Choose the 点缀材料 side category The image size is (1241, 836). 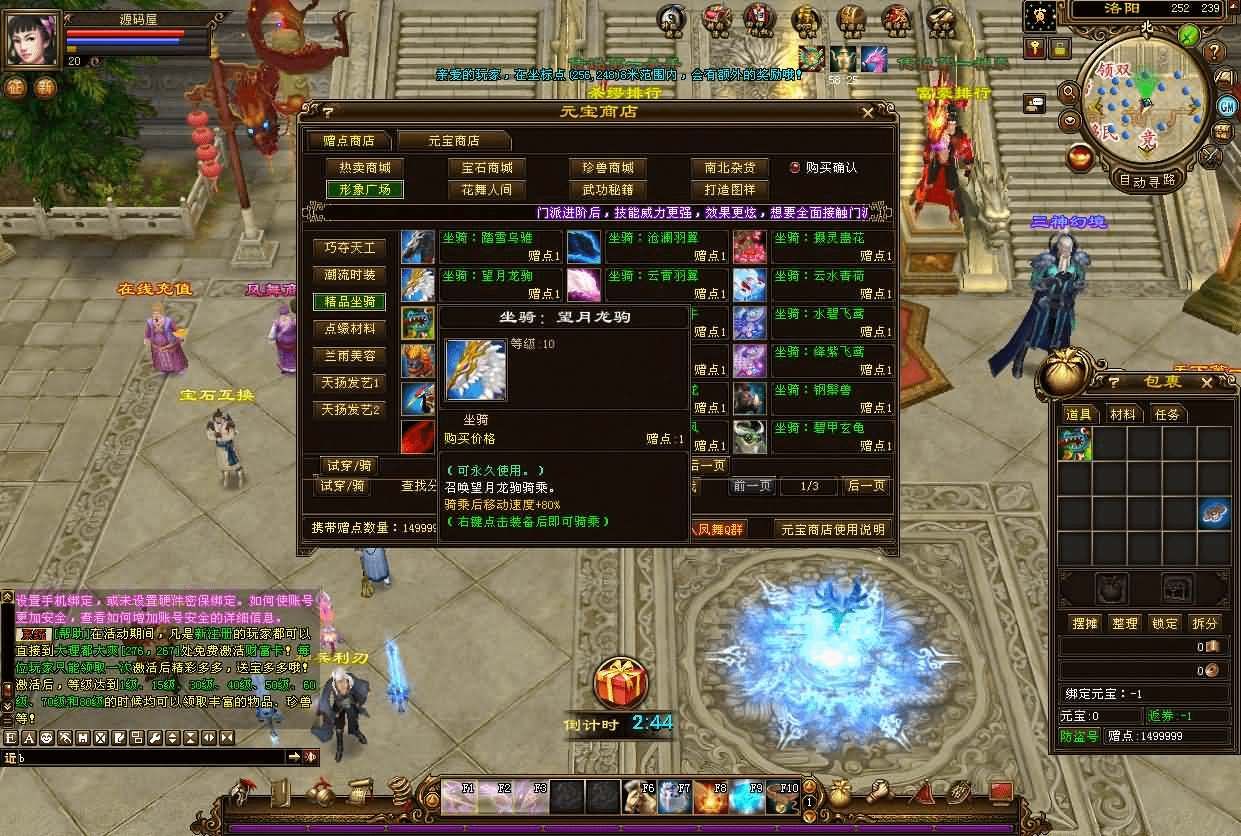click(x=350, y=329)
